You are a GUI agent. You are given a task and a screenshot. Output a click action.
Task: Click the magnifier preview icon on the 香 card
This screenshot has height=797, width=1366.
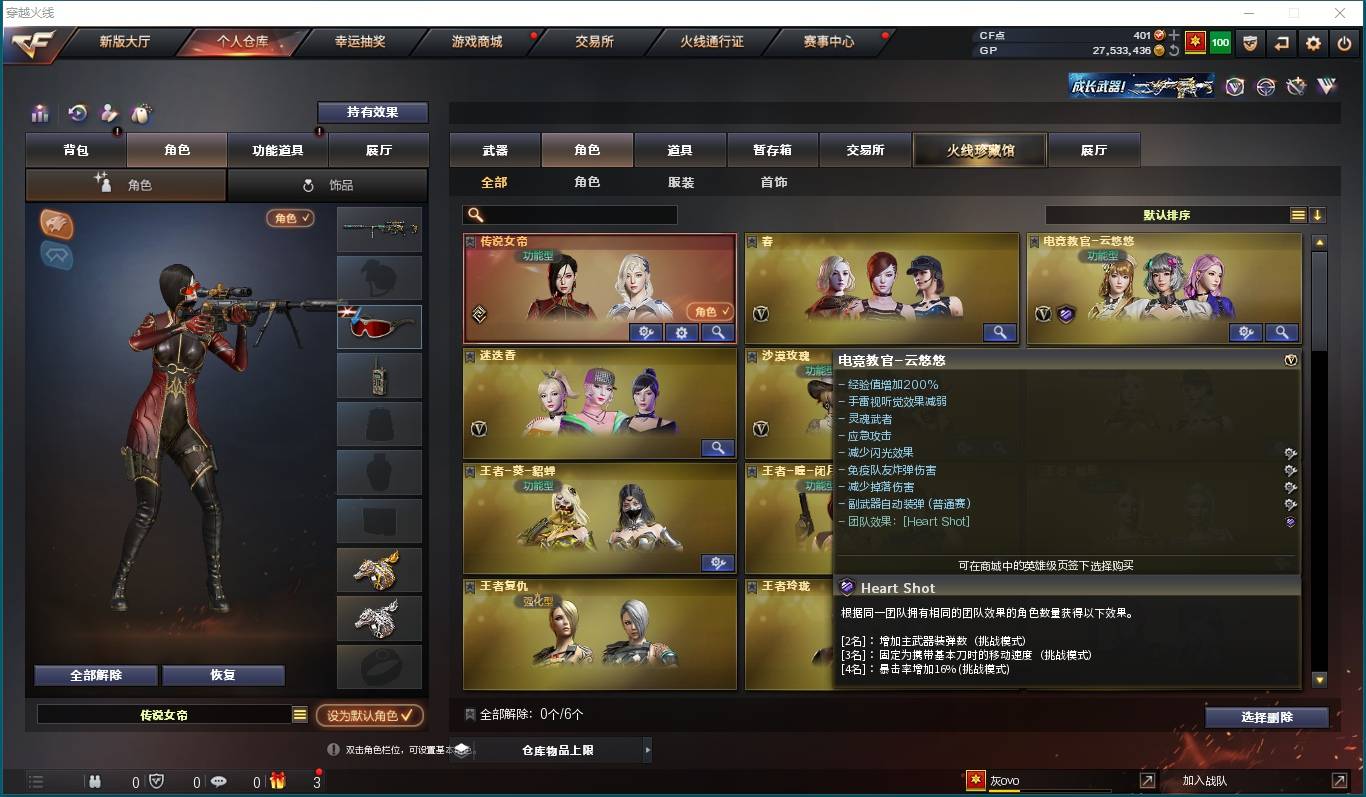pos(999,332)
